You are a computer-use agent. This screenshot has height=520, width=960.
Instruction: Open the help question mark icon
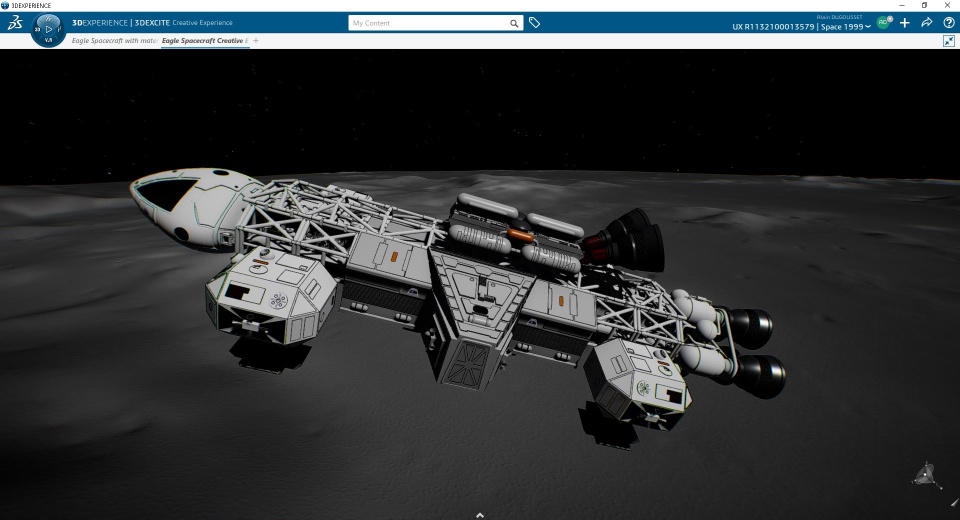948,23
